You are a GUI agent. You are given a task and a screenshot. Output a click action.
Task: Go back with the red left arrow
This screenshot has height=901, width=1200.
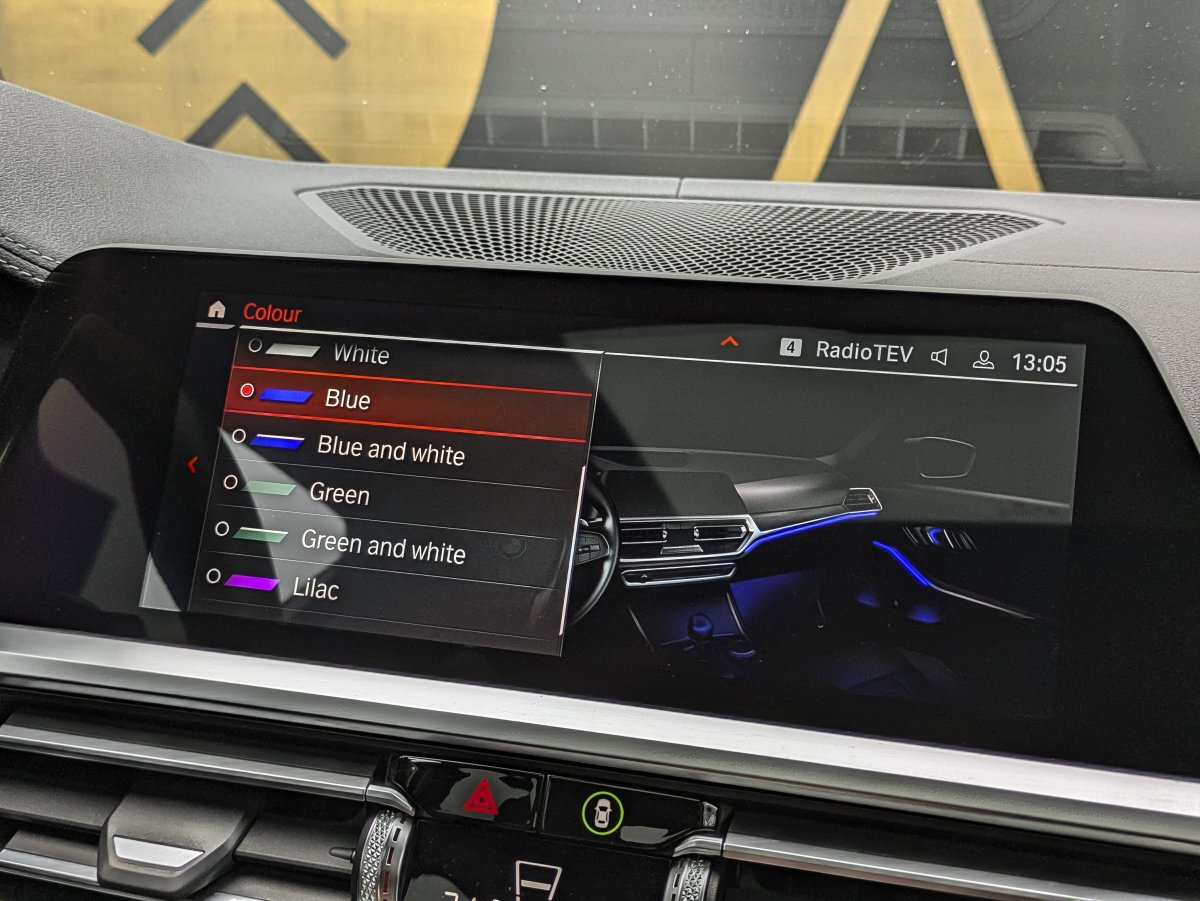point(193,464)
